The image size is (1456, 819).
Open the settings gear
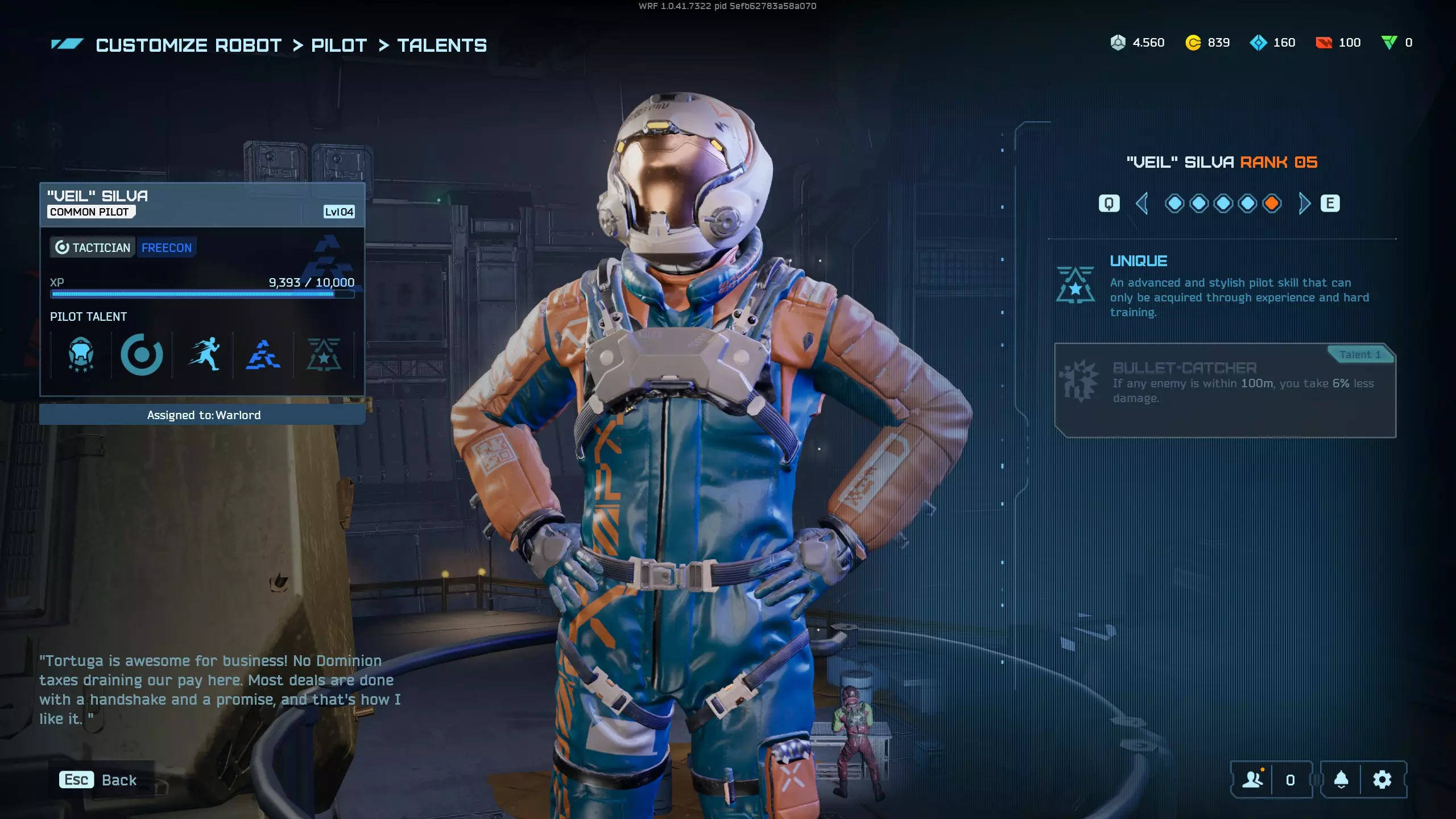1382,780
